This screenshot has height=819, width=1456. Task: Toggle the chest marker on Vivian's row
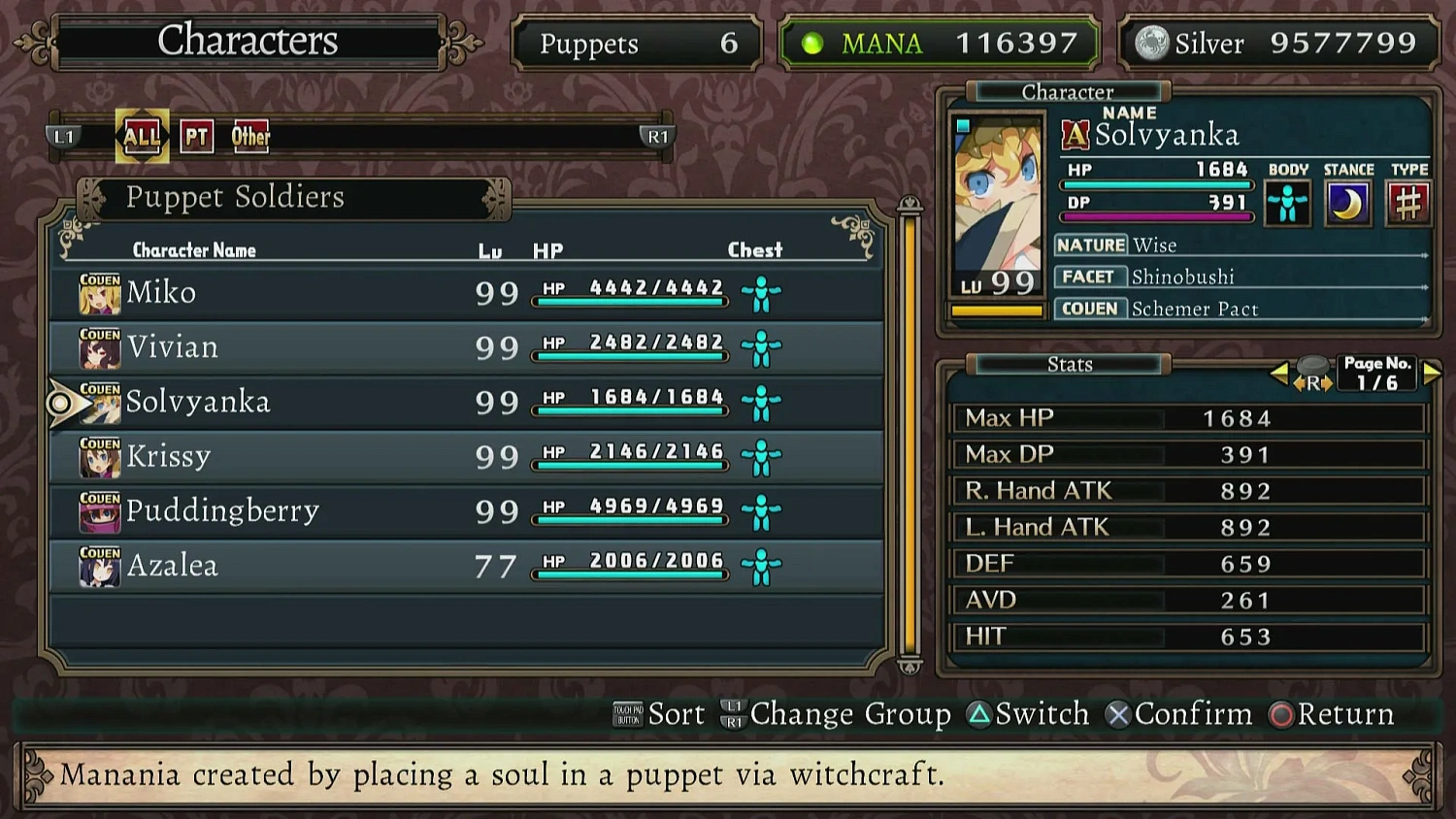761,345
